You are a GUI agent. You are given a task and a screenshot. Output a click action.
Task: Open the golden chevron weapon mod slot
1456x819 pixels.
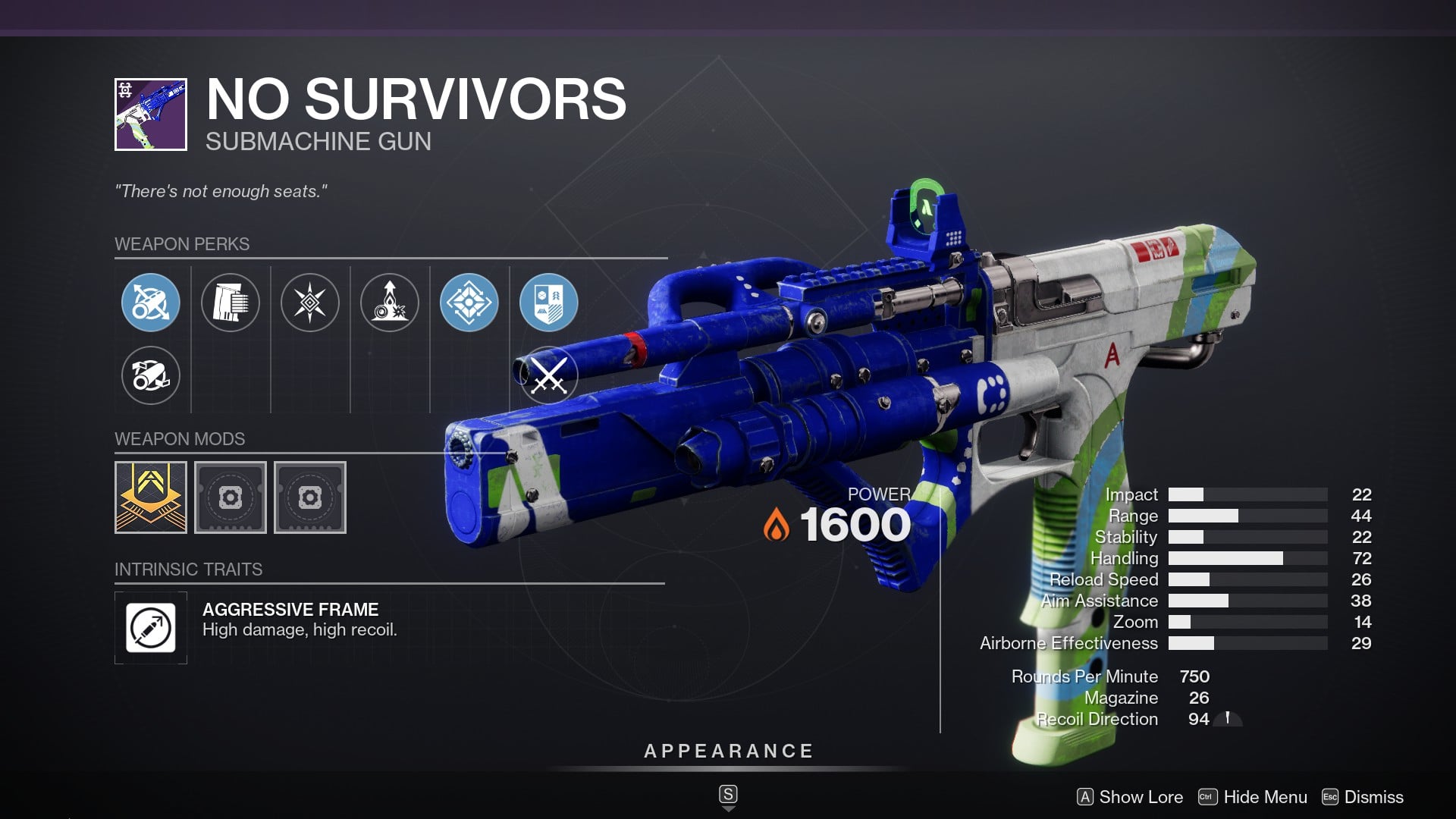coord(151,497)
